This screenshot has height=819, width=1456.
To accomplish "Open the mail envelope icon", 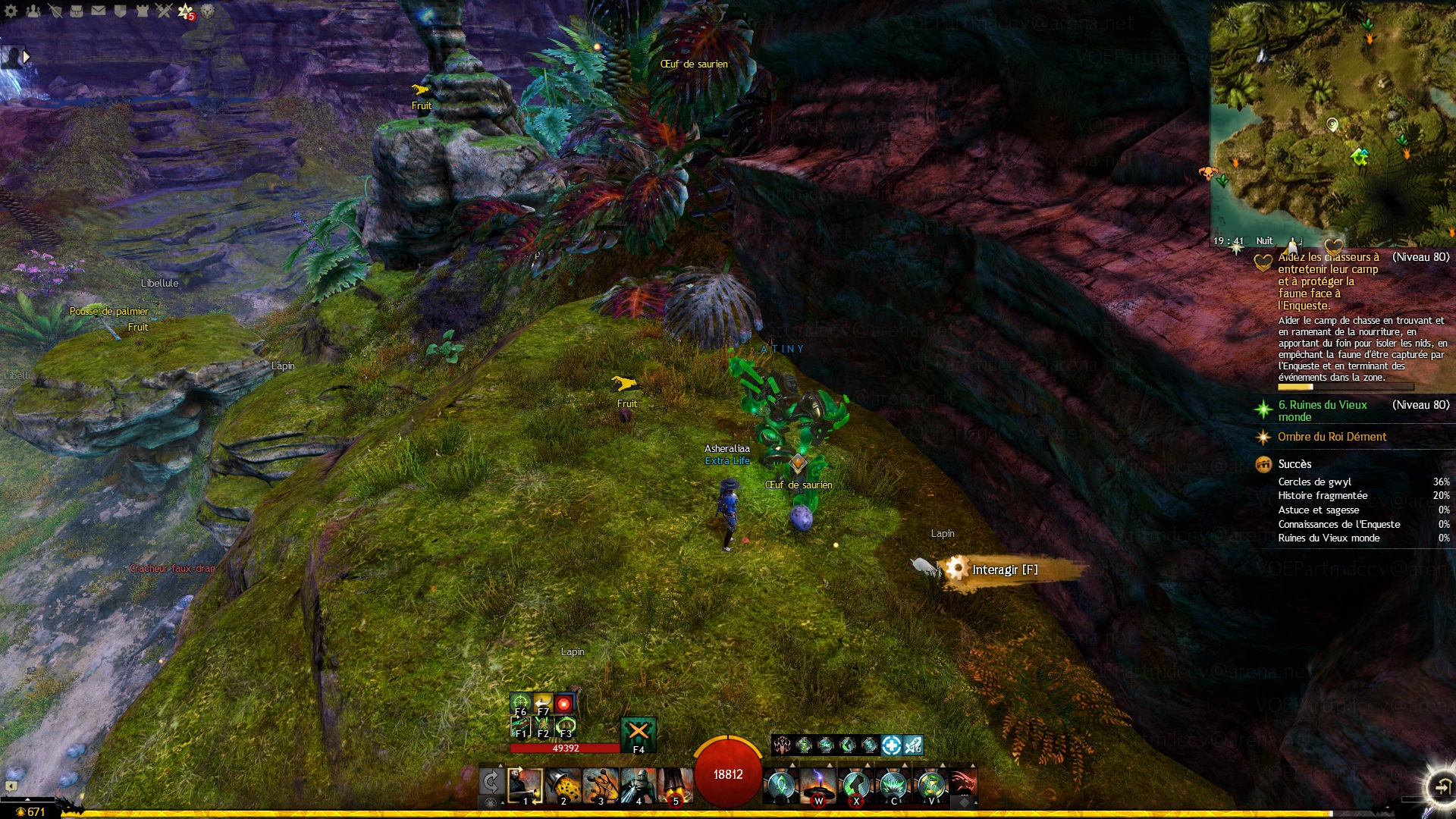I will click(99, 11).
